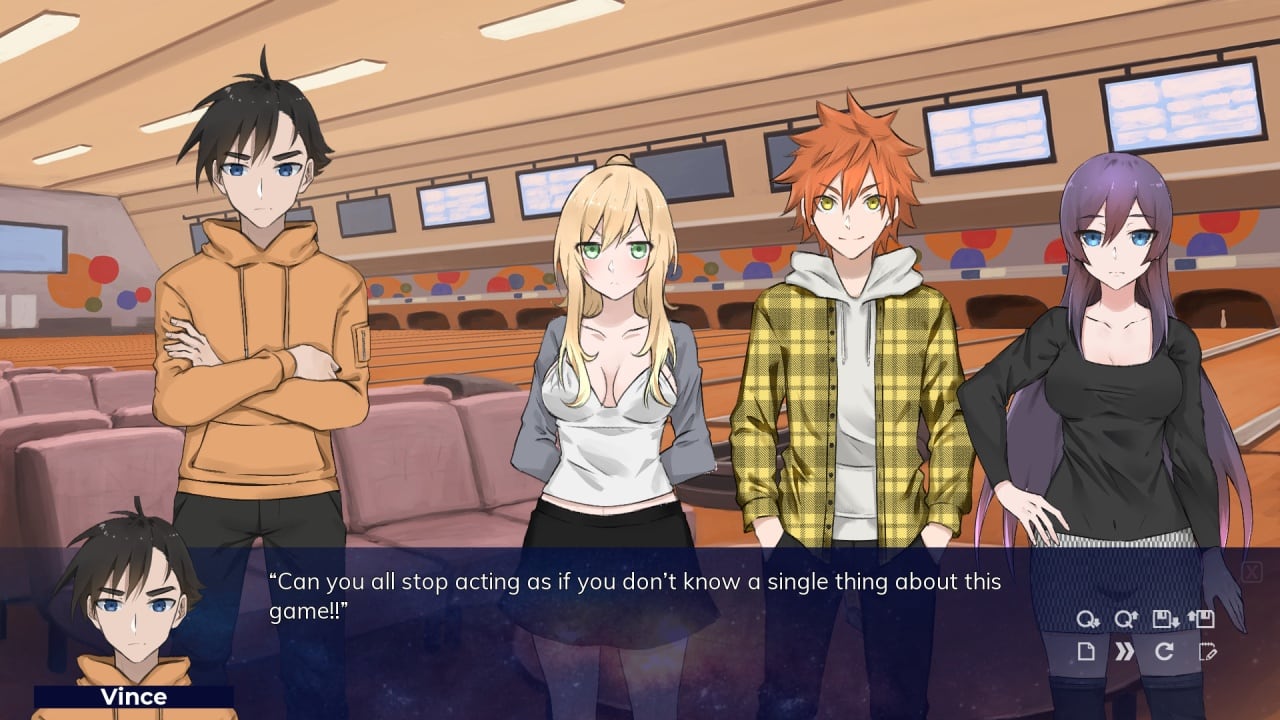Hide the dialogue box with X button
This screenshot has width=1280, height=720.
tap(1251, 572)
